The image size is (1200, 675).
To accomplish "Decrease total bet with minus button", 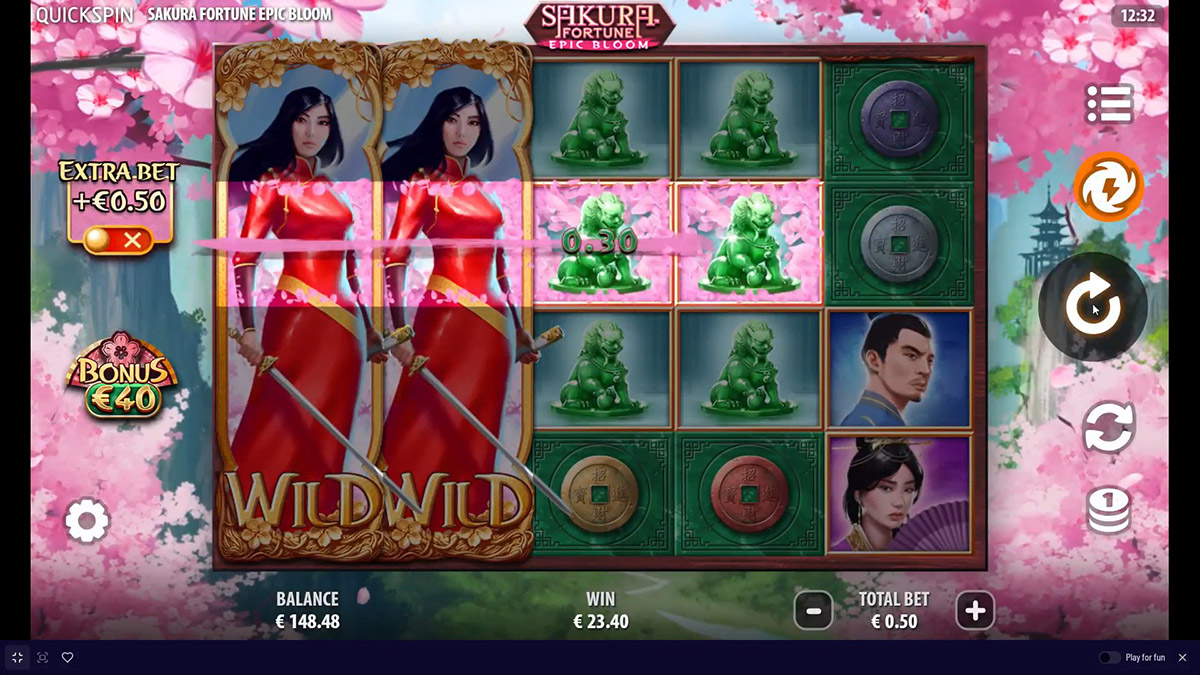I will pyautogui.click(x=813, y=610).
